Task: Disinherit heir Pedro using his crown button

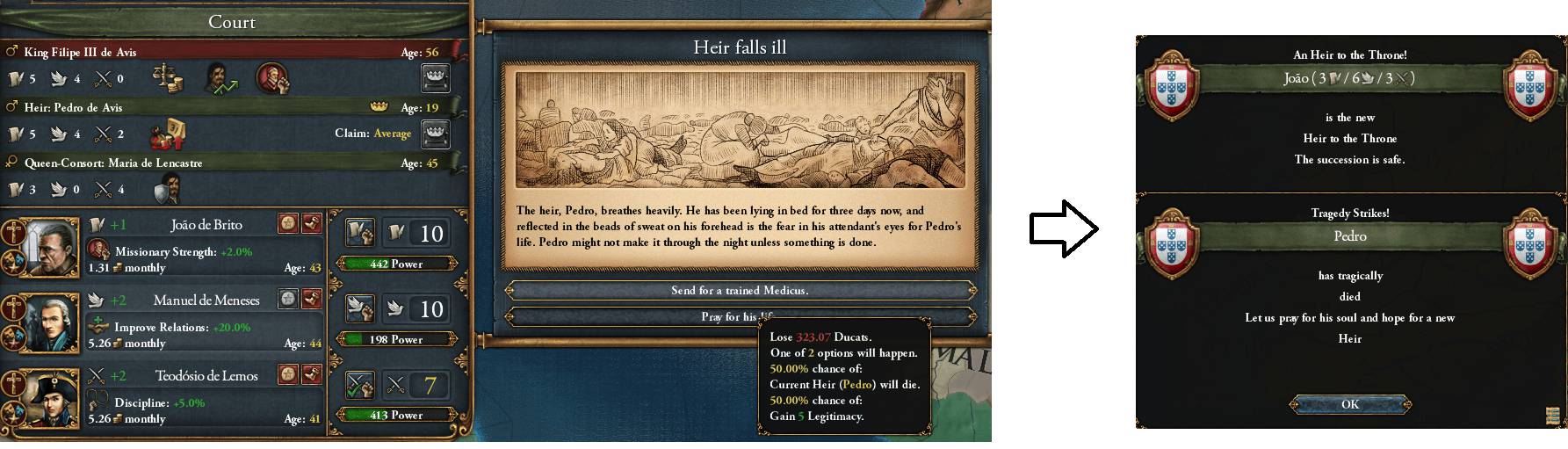Action: [x=436, y=134]
